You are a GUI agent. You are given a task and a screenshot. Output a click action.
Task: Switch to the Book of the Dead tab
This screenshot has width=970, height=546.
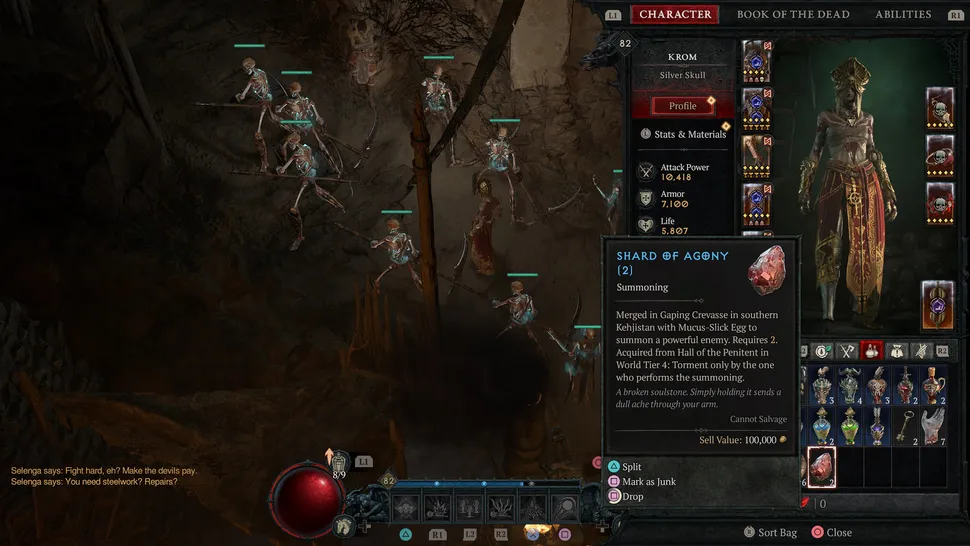[x=793, y=14]
